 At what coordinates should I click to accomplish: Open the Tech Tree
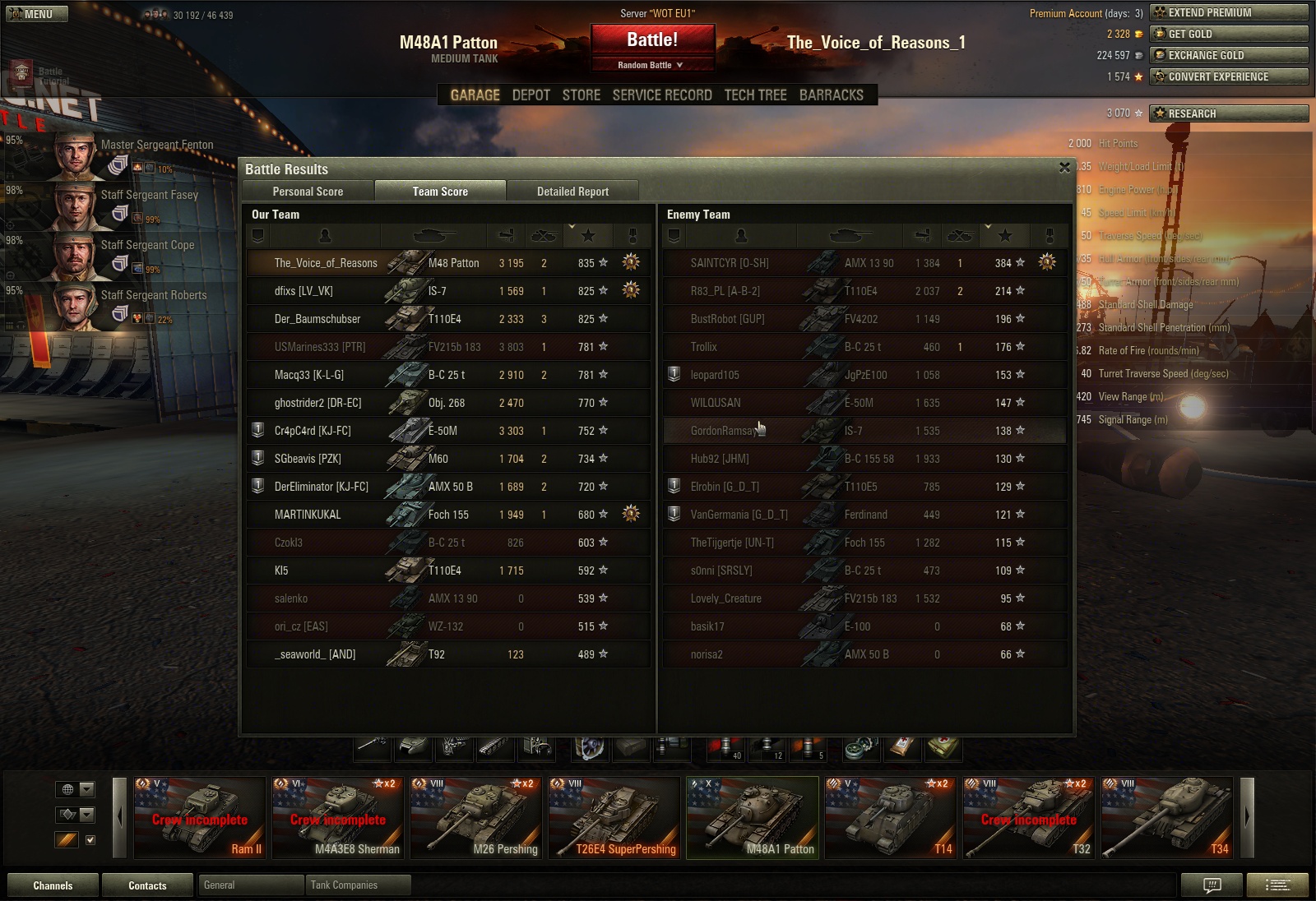pos(755,95)
